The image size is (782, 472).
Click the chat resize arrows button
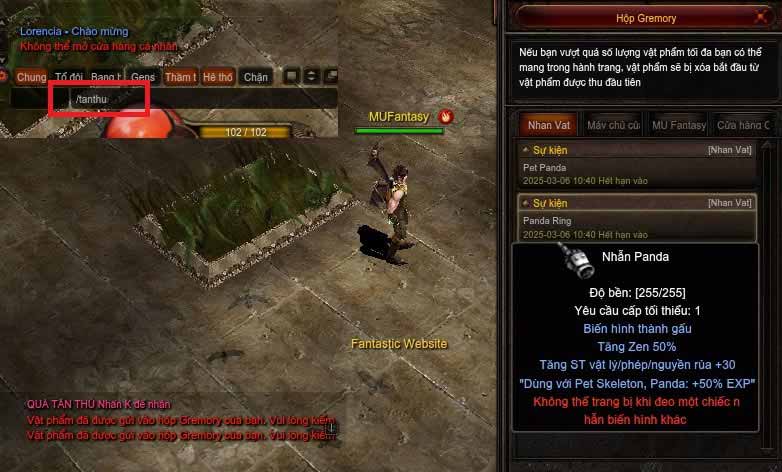point(311,76)
